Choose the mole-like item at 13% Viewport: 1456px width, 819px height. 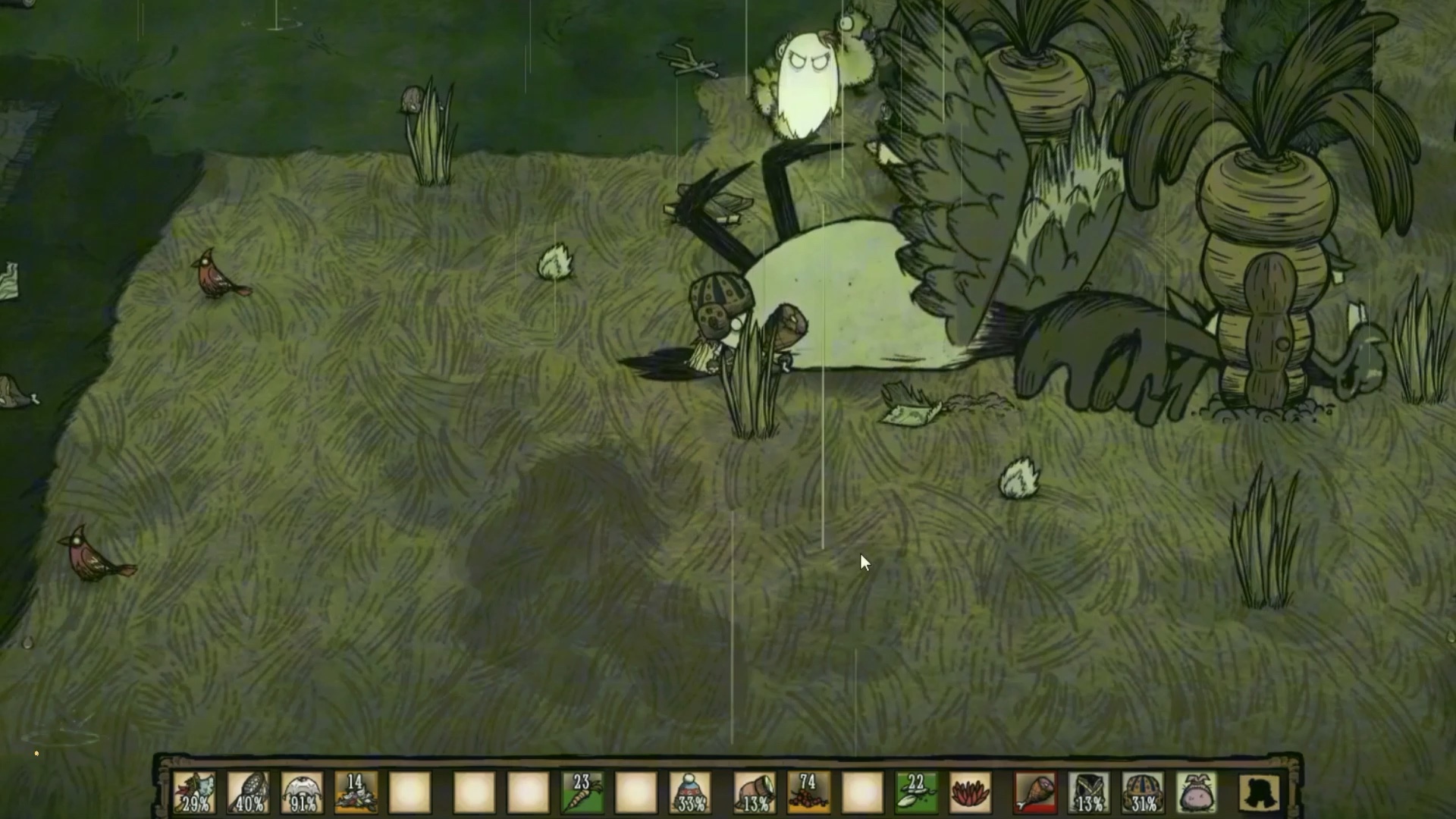coord(755,792)
